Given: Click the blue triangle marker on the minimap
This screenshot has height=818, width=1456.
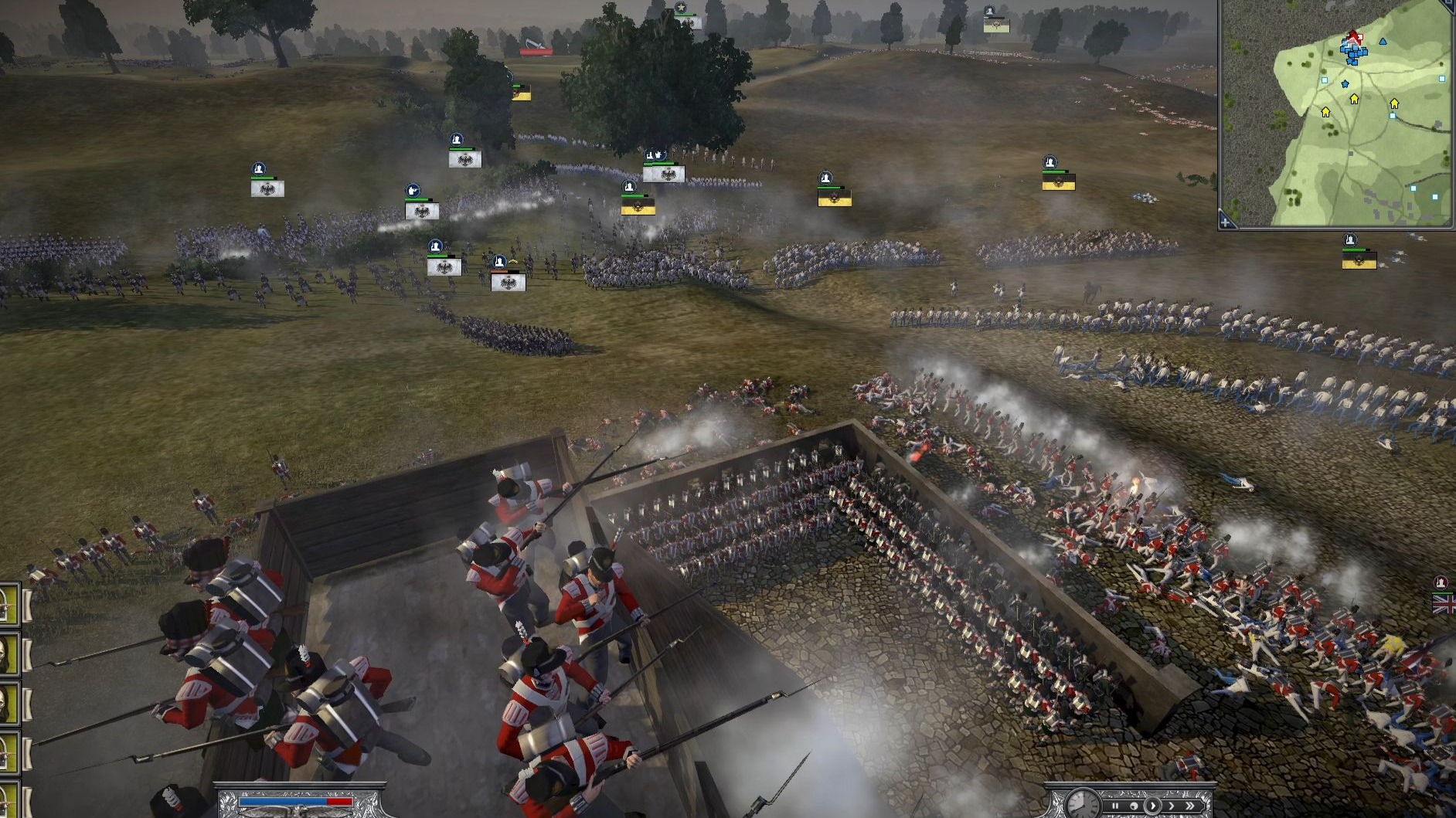Looking at the screenshot, I should [1383, 41].
